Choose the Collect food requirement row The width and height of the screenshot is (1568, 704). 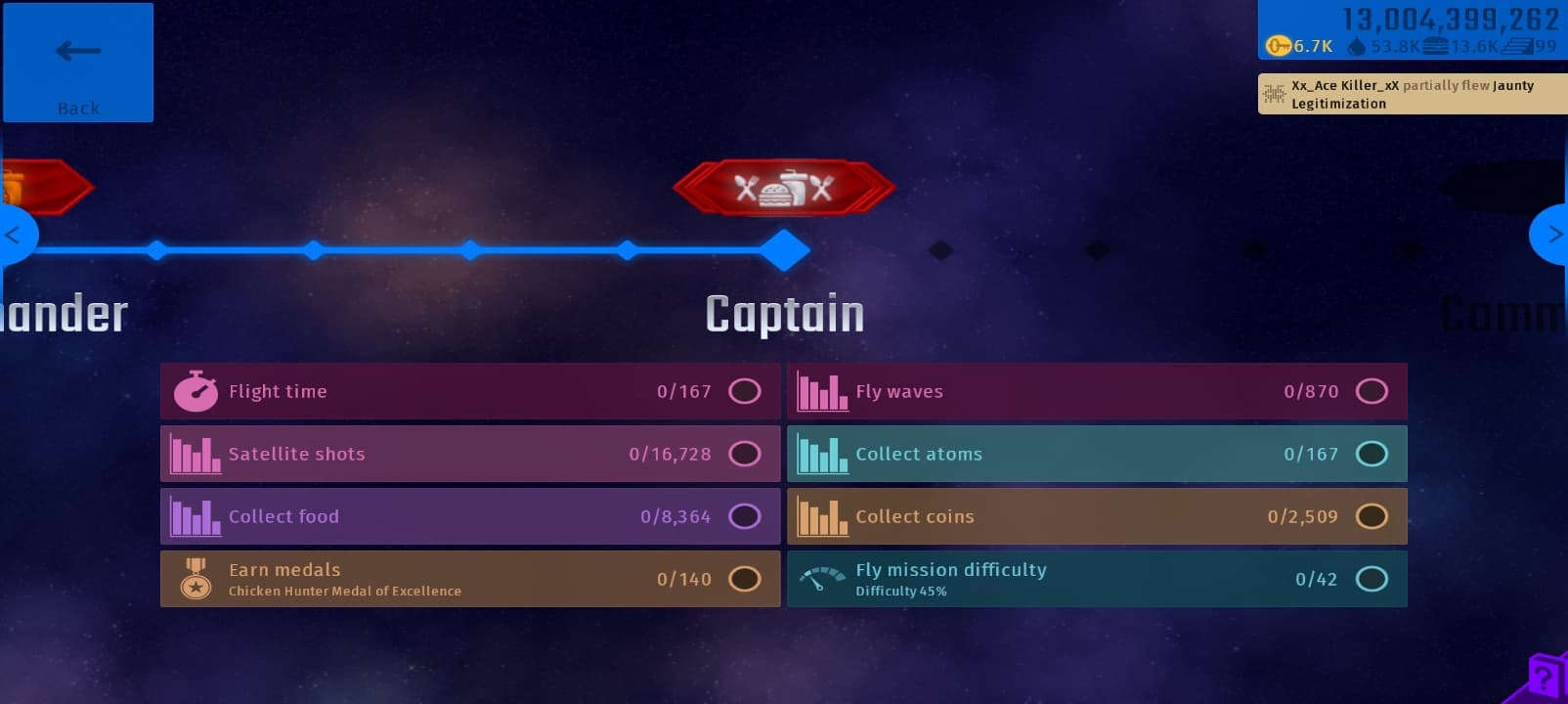pyautogui.click(x=470, y=516)
